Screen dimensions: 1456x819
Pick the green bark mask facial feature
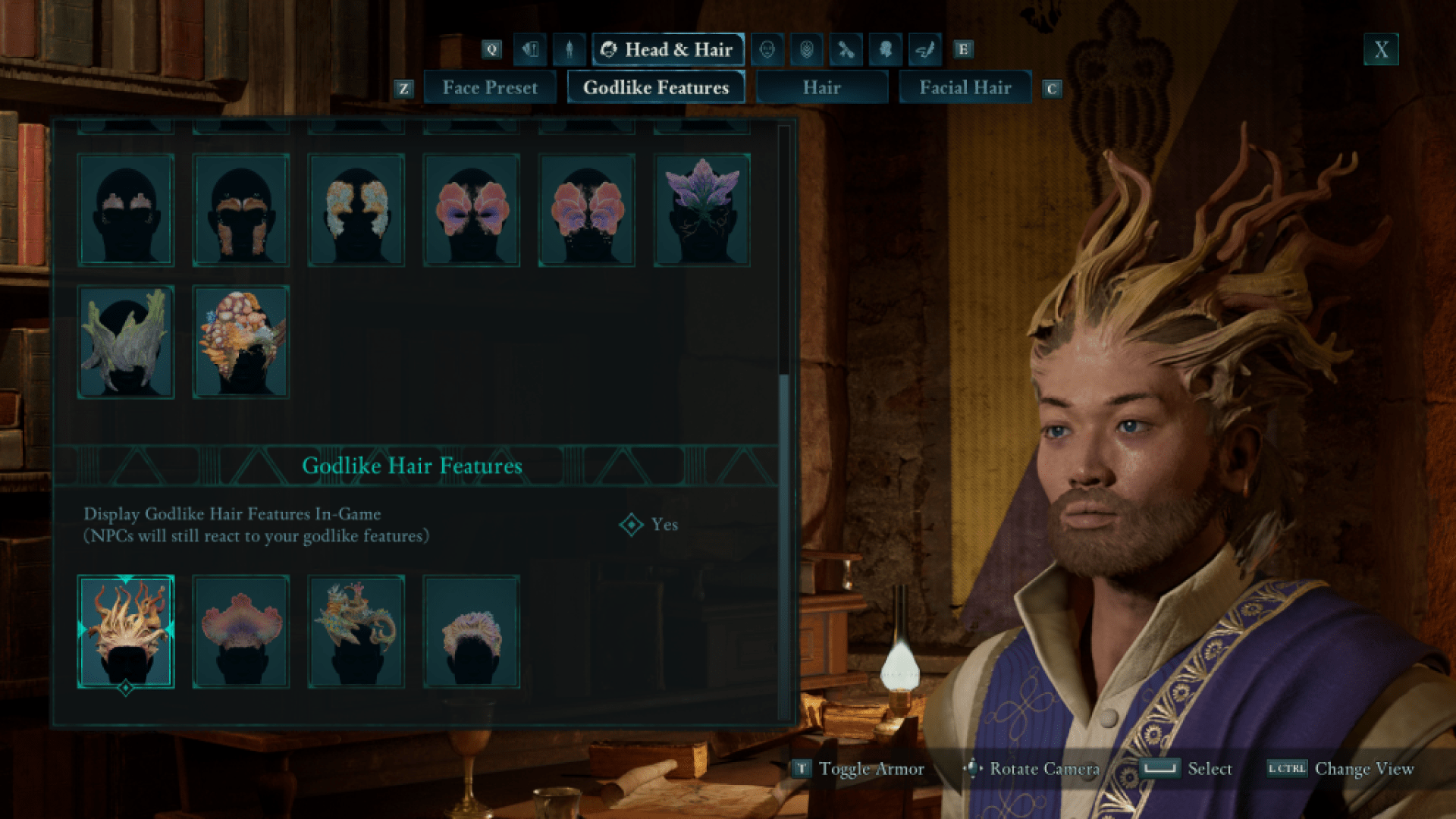click(x=126, y=342)
